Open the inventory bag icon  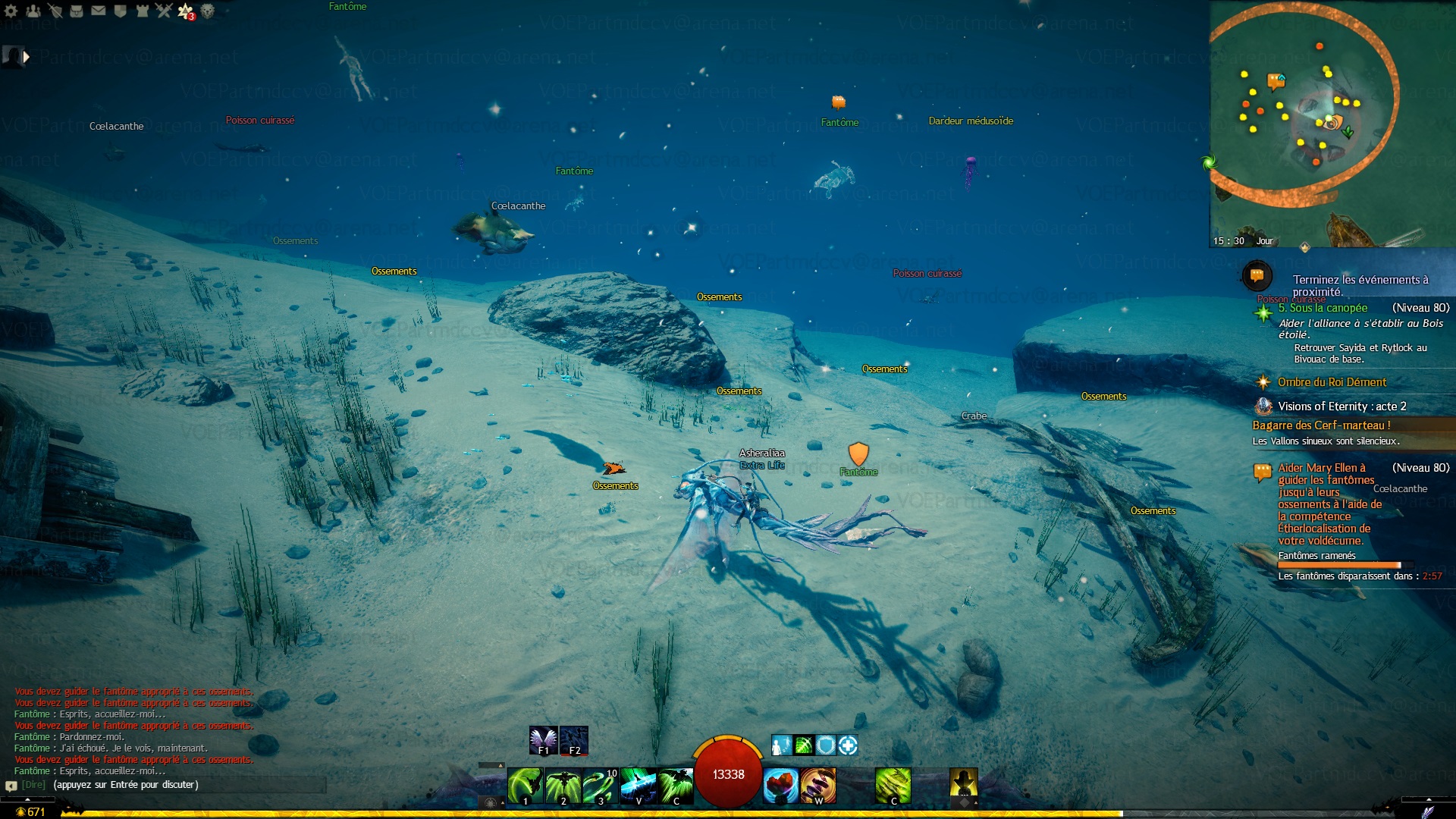point(77,11)
